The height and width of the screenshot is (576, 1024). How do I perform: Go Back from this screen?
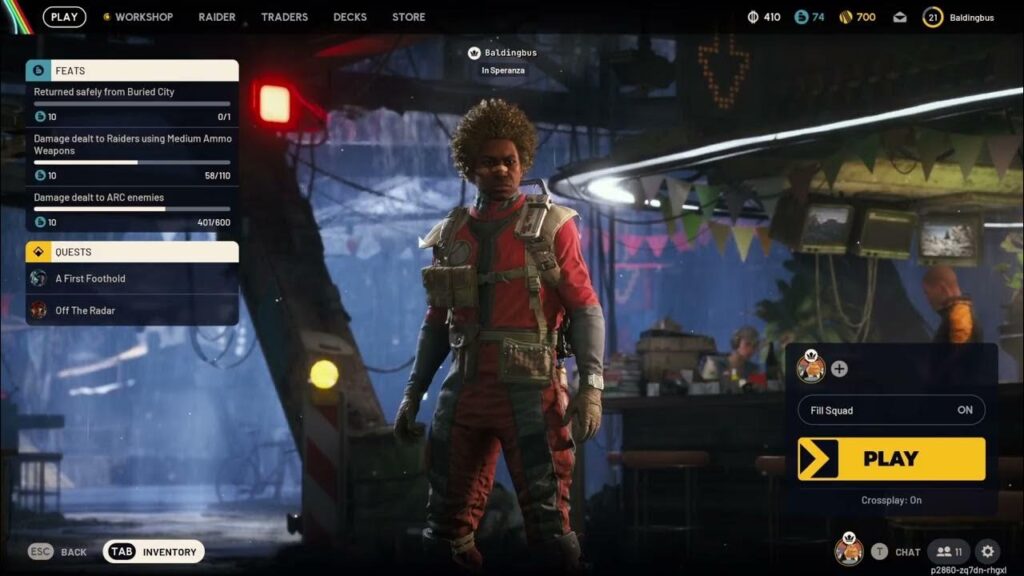tap(58, 551)
